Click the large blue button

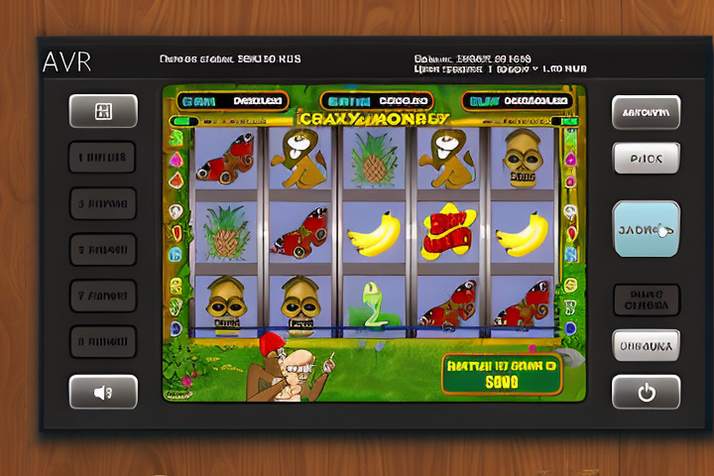(645, 228)
